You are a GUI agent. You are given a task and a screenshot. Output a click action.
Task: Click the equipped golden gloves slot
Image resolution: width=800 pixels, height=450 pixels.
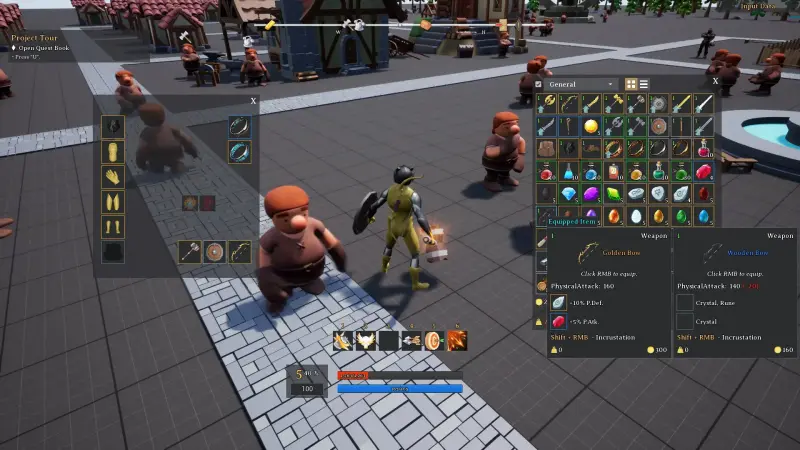tap(114, 176)
